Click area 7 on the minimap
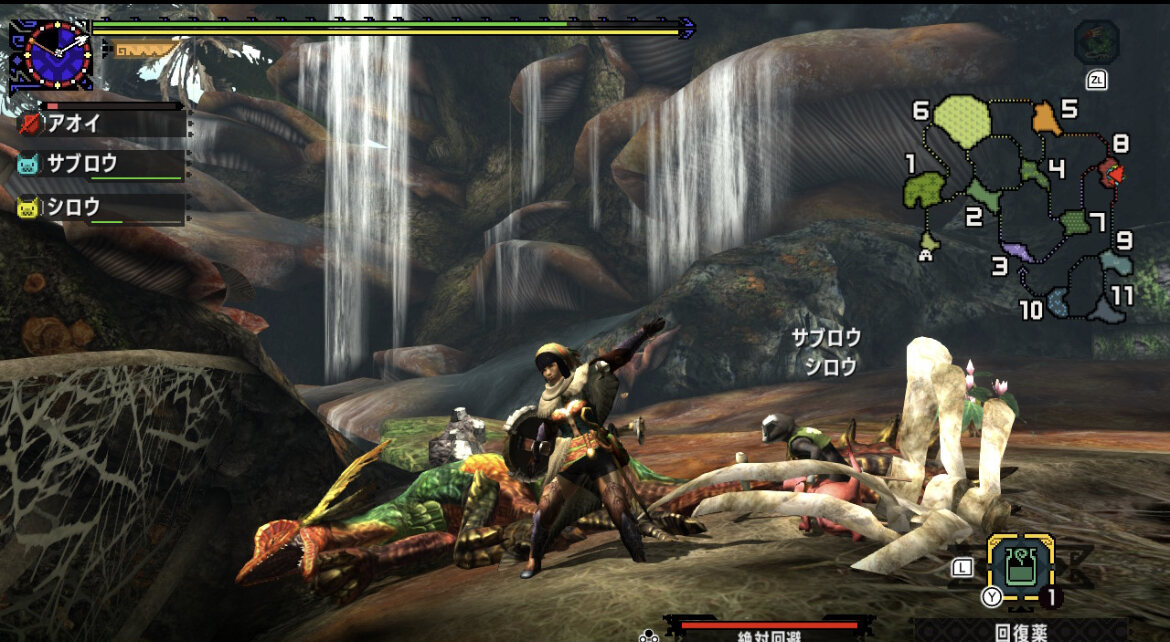The image size is (1170, 642). [x=1075, y=222]
